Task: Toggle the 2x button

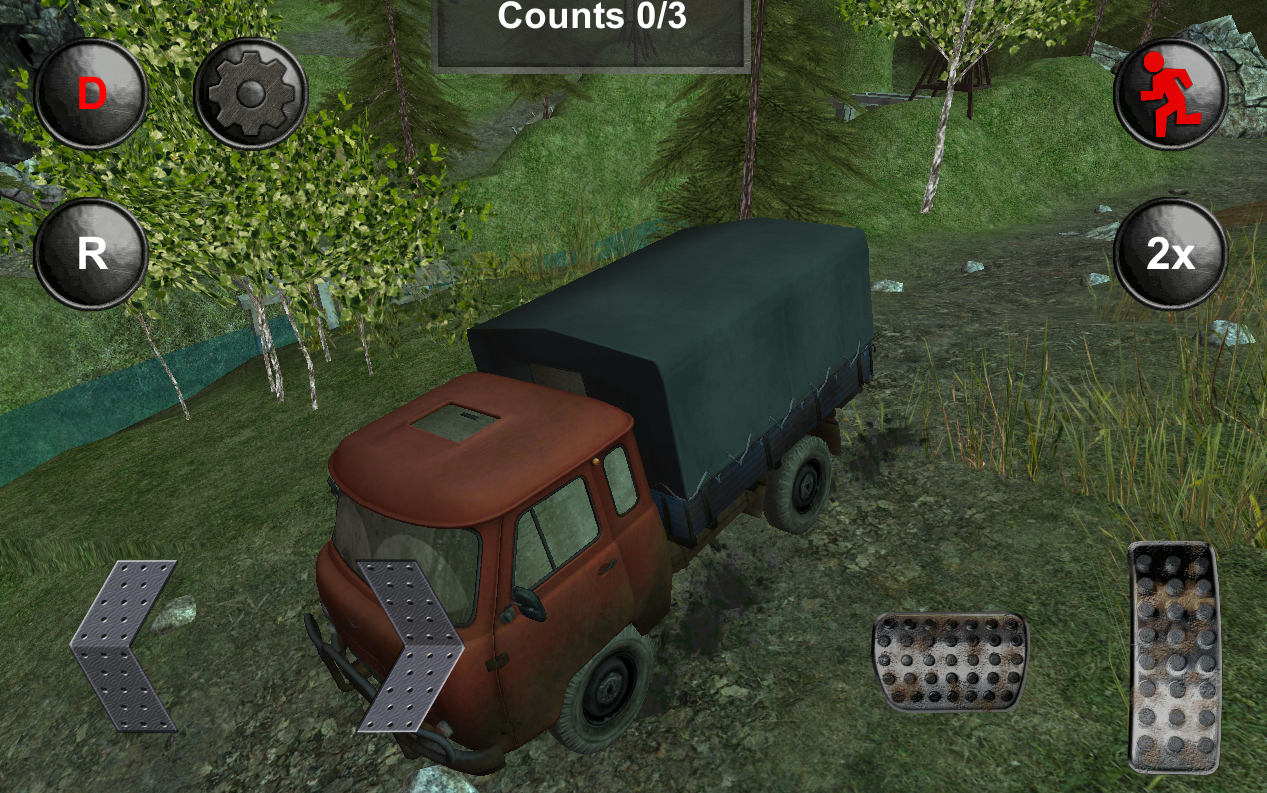Action: (x=1171, y=254)
